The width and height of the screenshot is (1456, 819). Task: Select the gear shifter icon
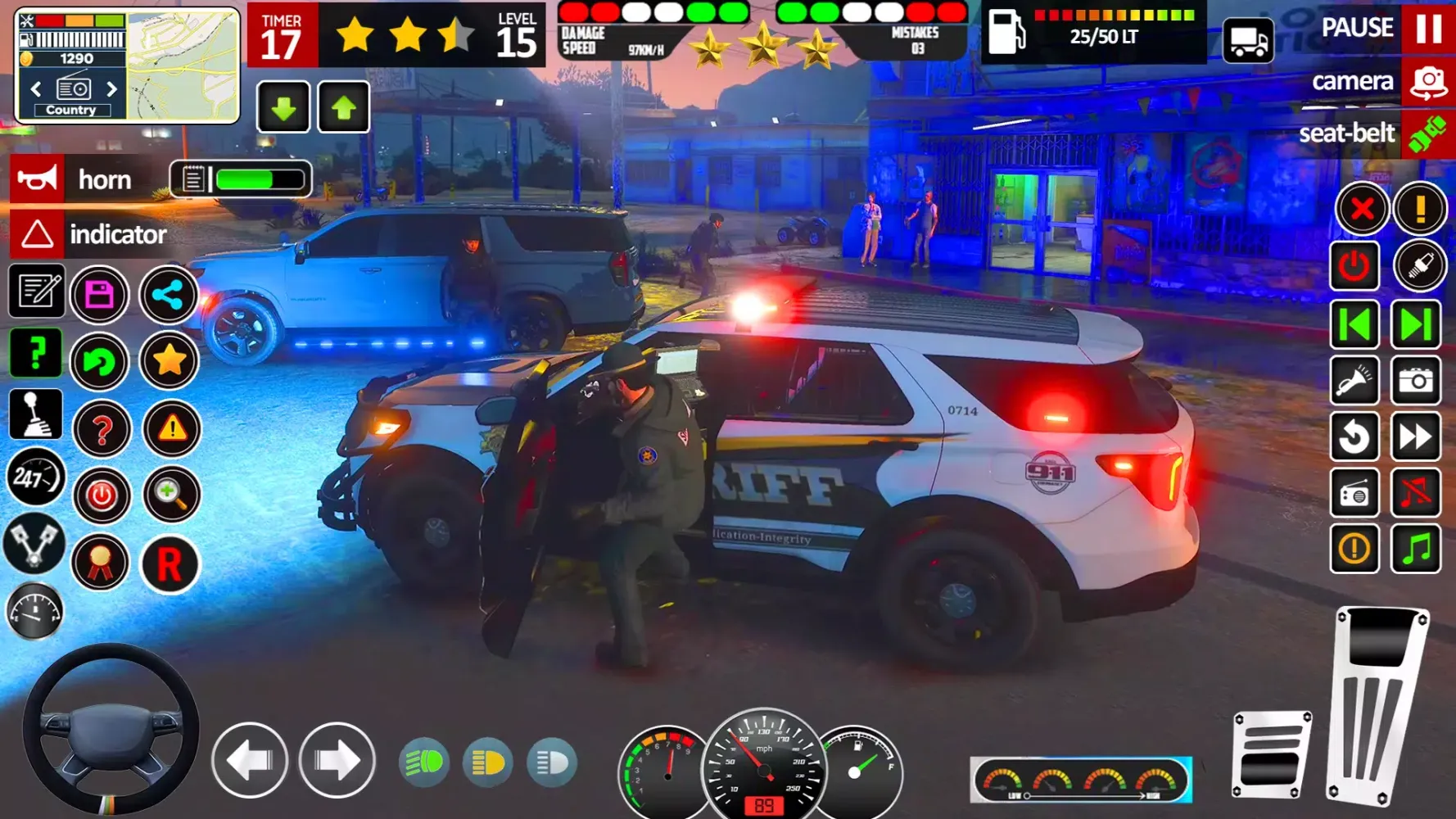point(36,415)
